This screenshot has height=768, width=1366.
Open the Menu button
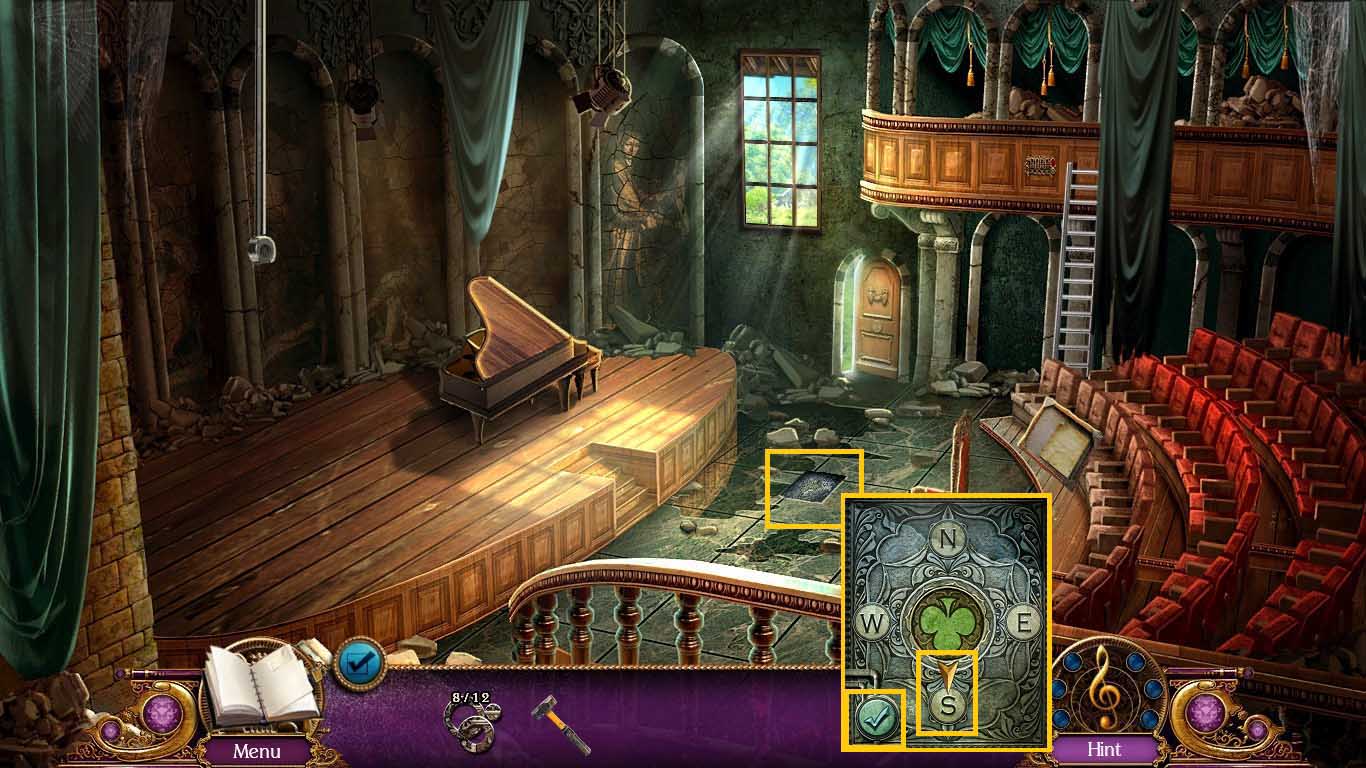pyautogui.click(x=257, y=750)
